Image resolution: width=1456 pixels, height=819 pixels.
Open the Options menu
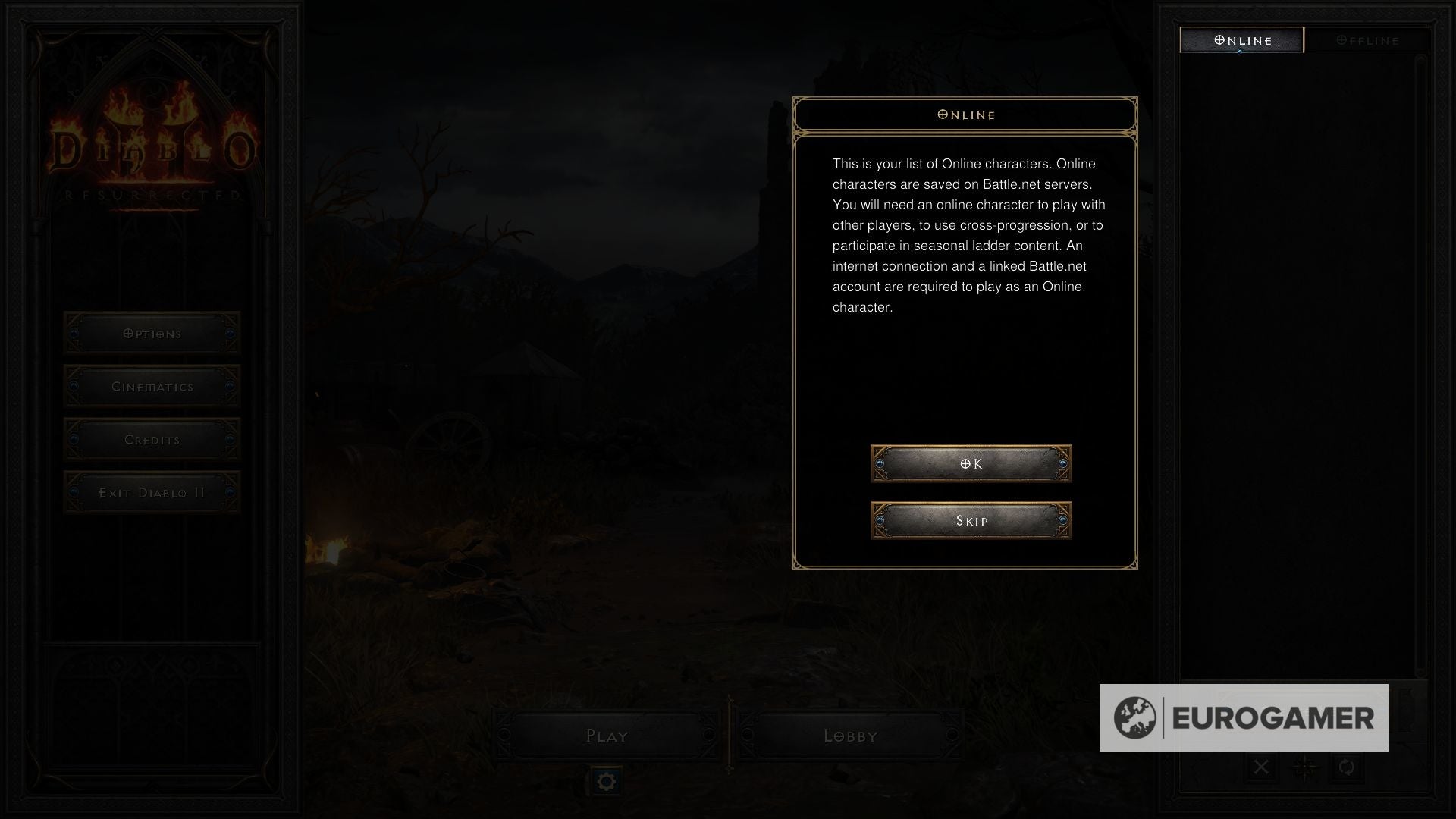(152, 333)
